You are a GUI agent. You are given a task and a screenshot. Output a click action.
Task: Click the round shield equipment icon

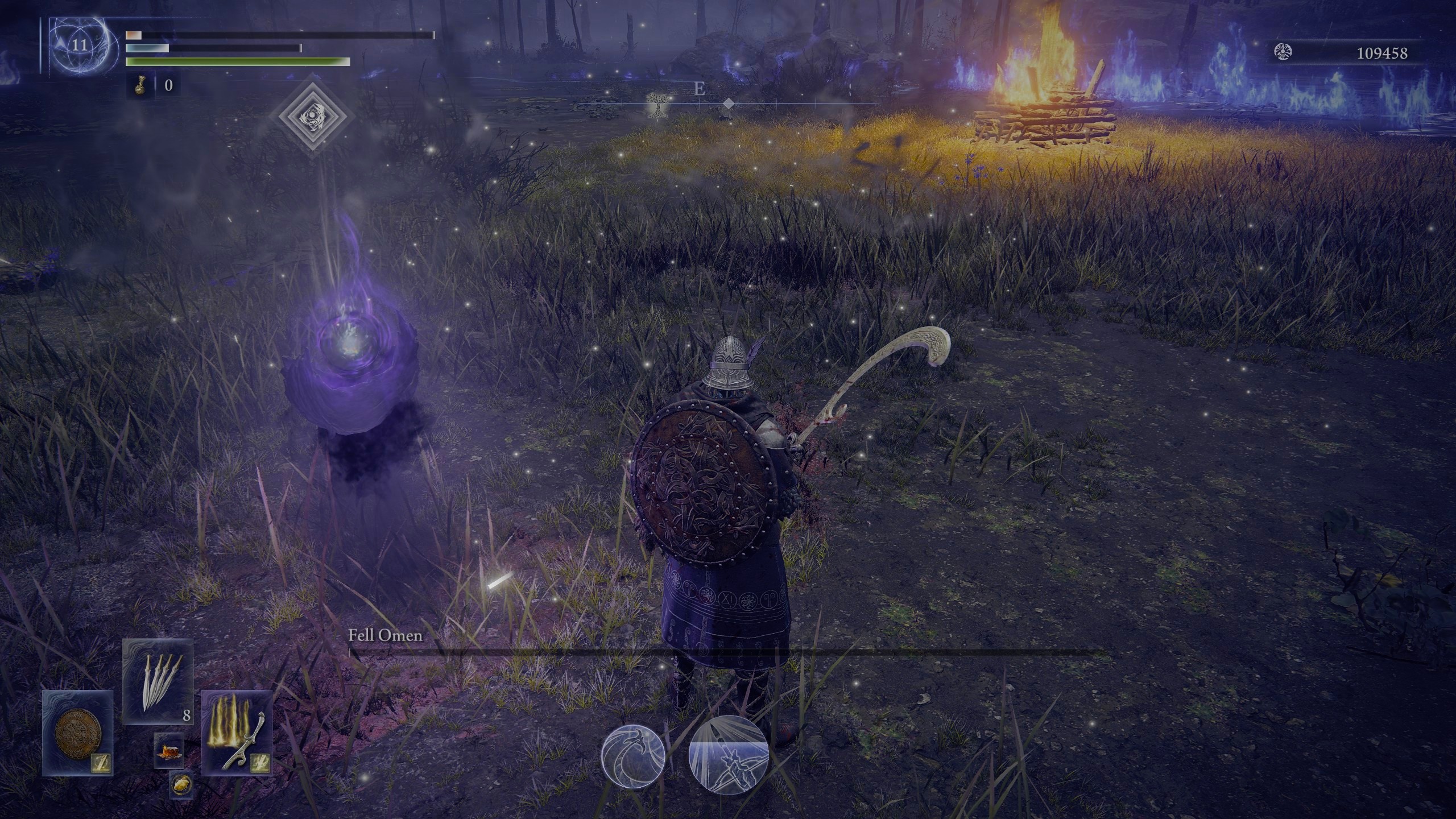pyautogui.click(x=78, y=734)
